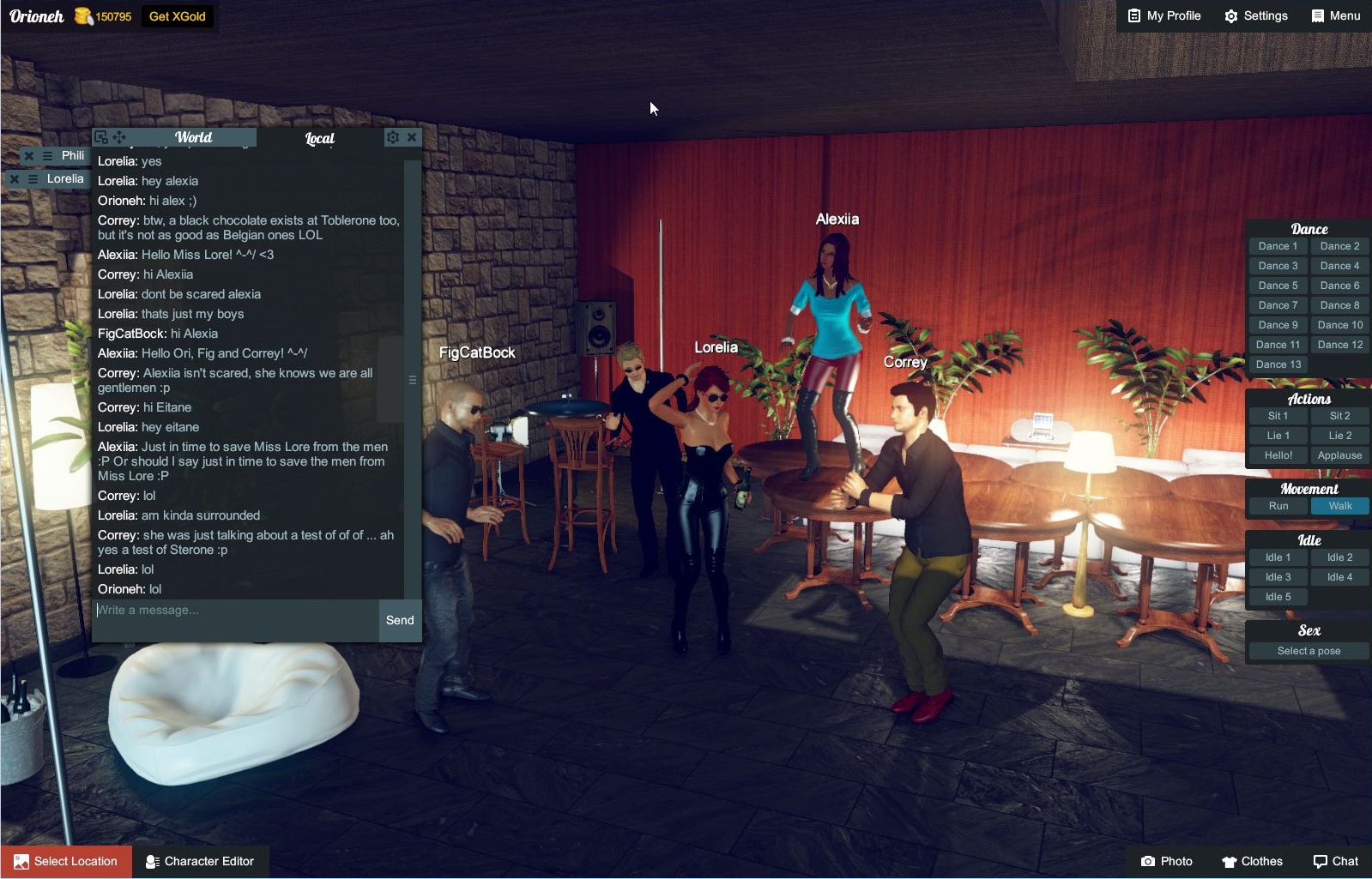
Task: Switch to the World chat tab
Action: [x=194, y=137]
